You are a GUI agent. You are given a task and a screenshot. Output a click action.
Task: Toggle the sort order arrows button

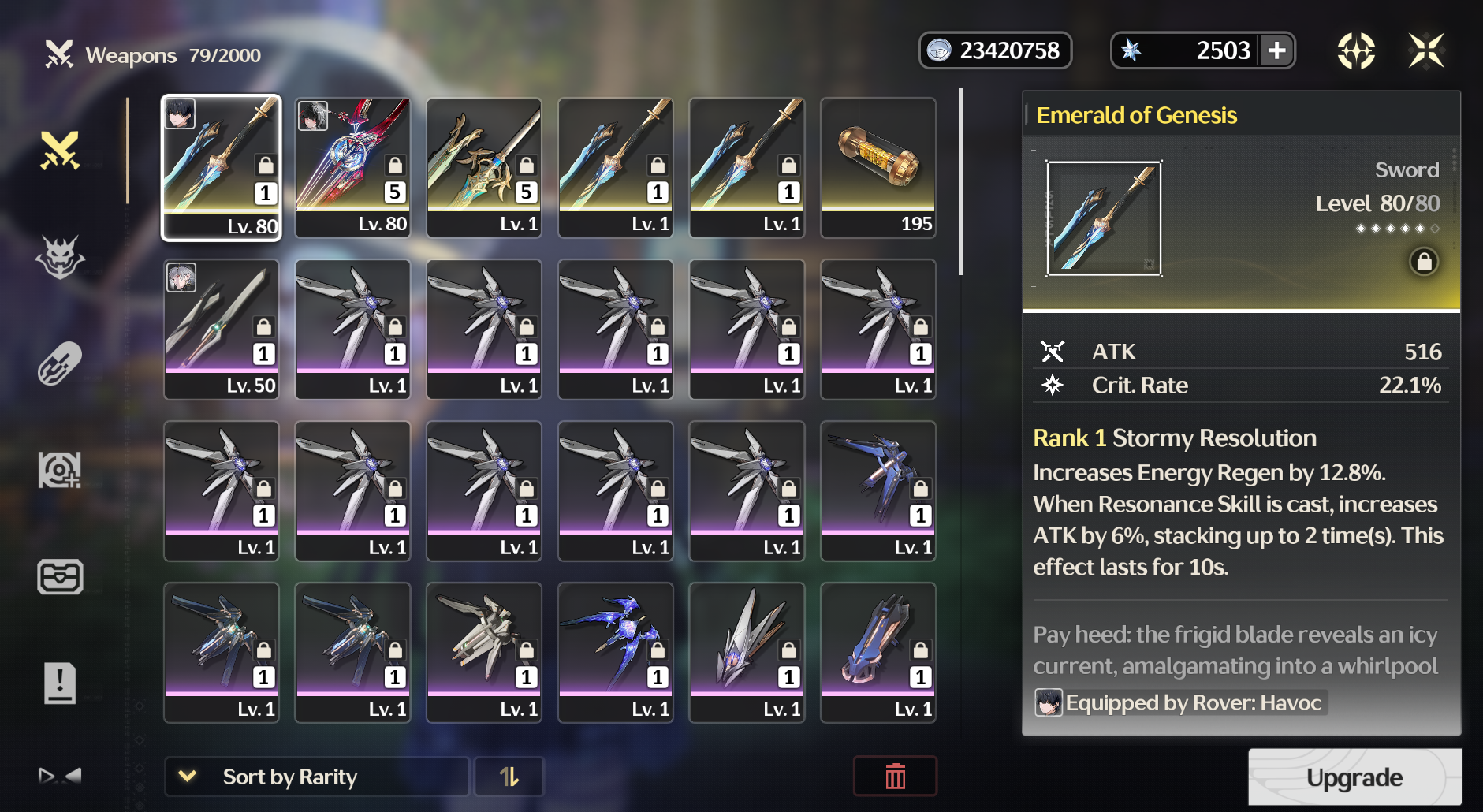509,777
